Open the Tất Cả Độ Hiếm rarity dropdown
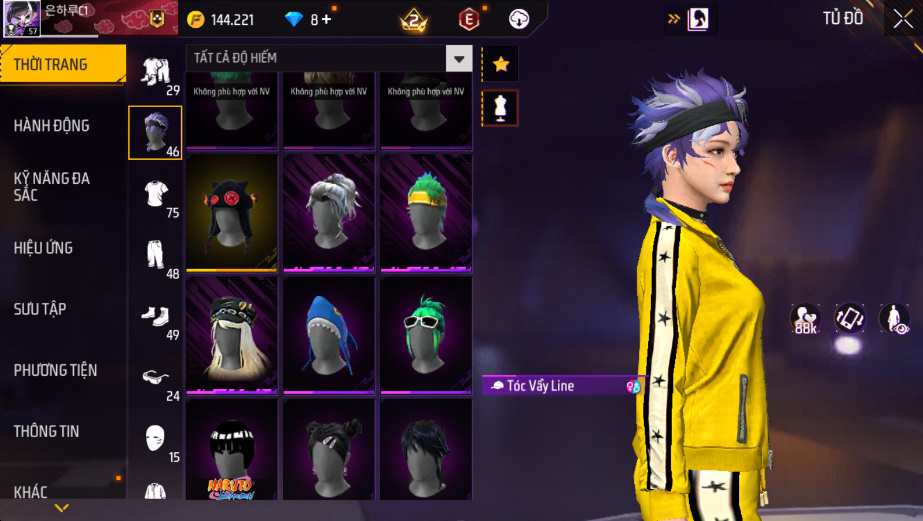This screenshot has height=521, width=923. click(x=459, y=59)
